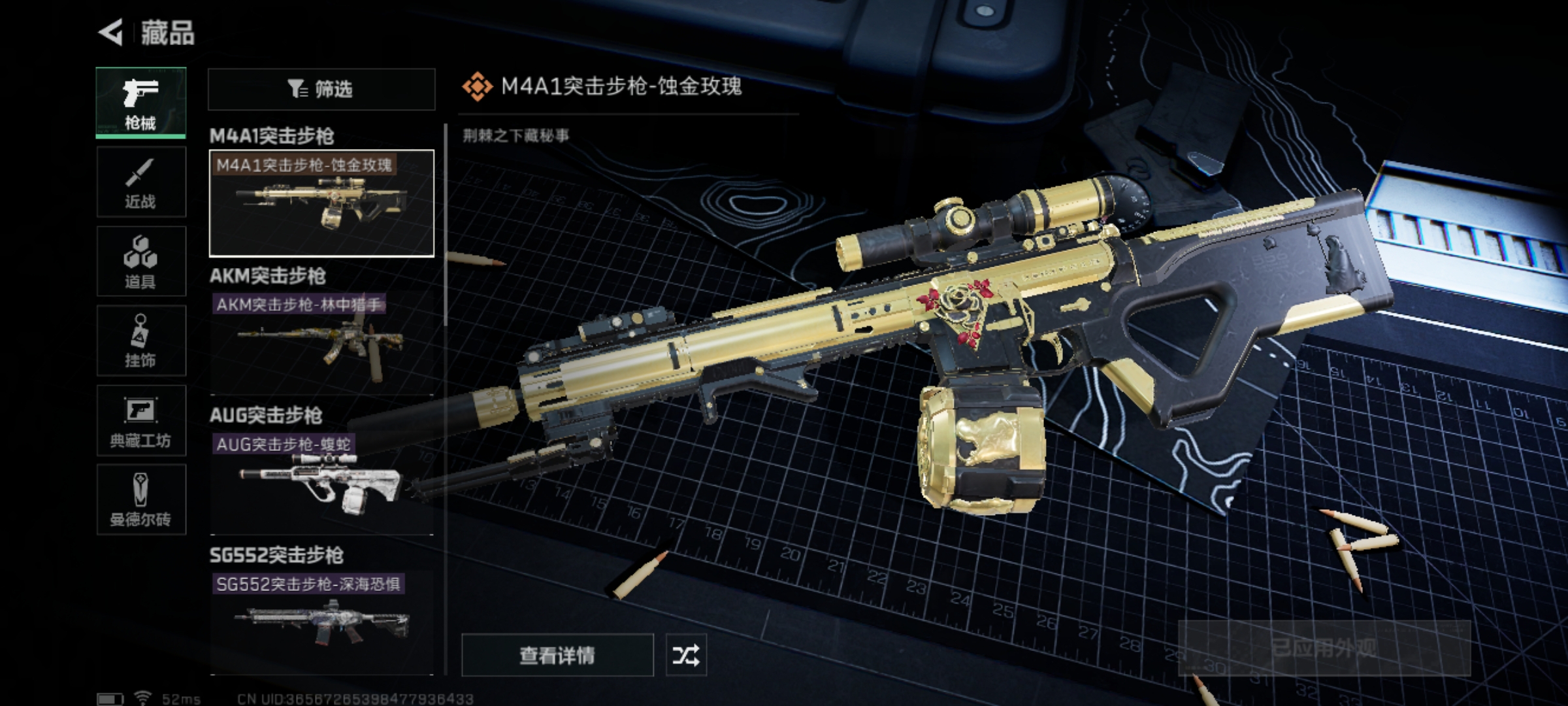Switch to the 曼德尔砖 tab
This screenshot has height=706, width=1568.
click(141, 500)
